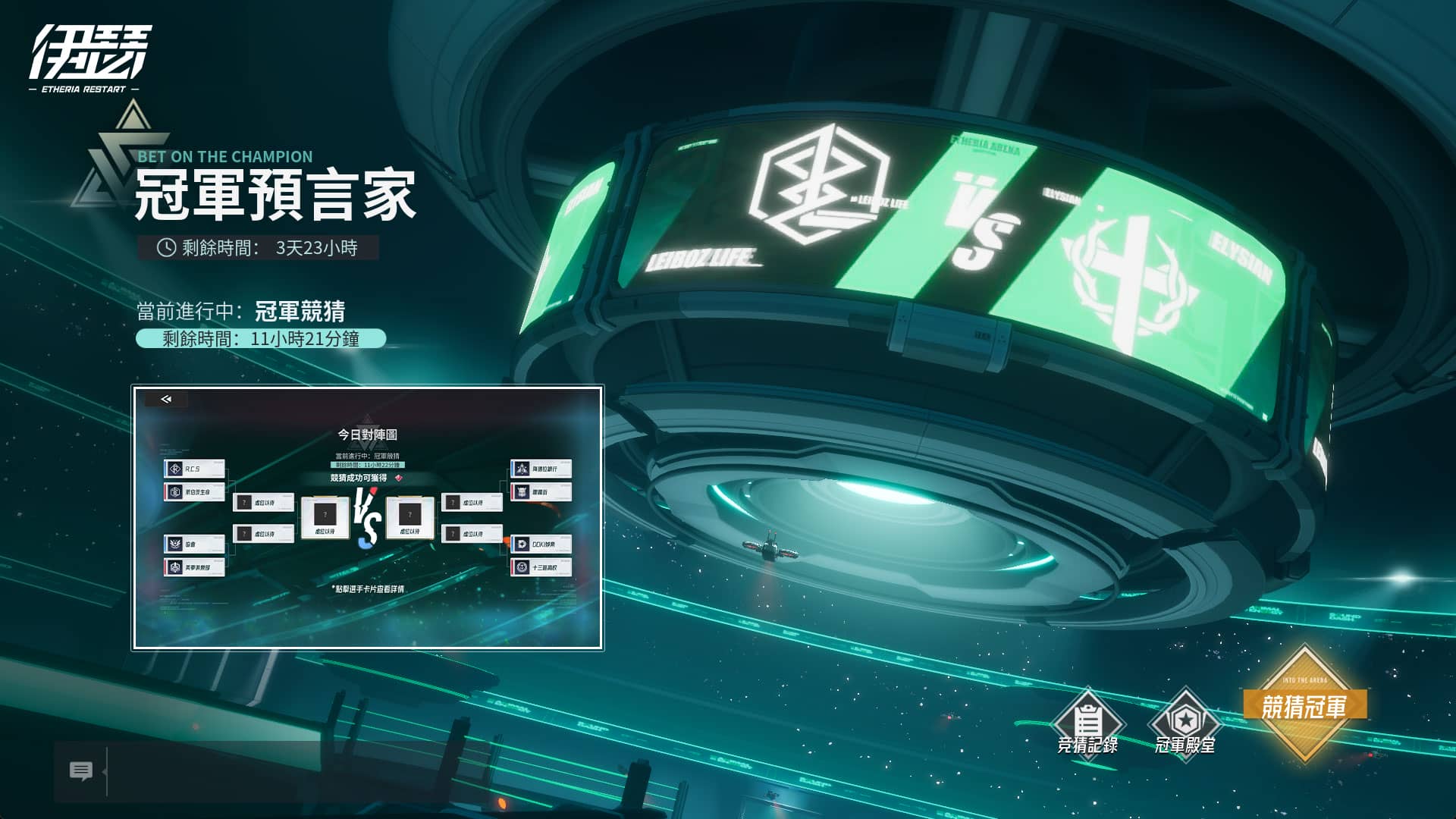Select the right 虛位以待 finalist slot
Image resolution: width=1456 pixels, height=819 pixels.
pos(409,516)
